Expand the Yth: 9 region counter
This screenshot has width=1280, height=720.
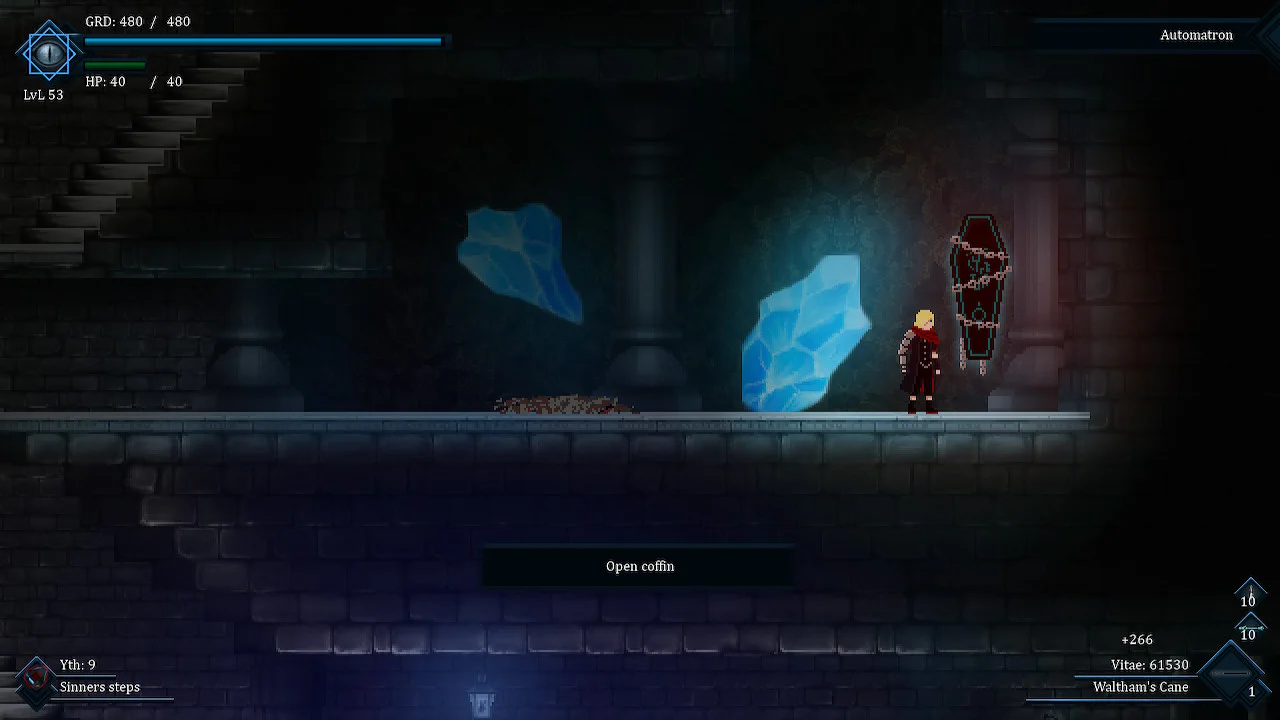[x=77, y=664]
